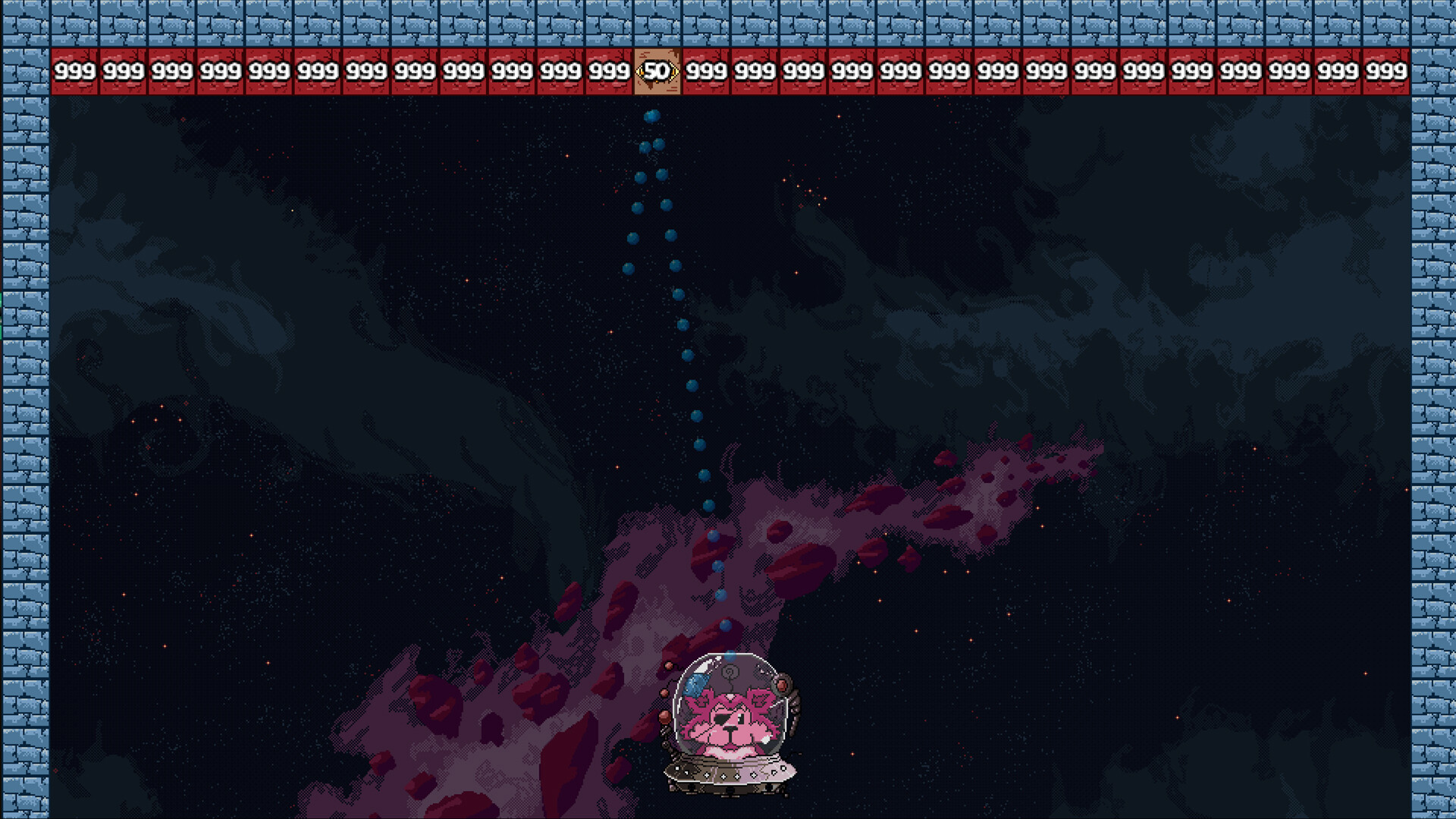Click the eyepatch on the pink cat's face
1456x819 pixels.
click(720, 719)
